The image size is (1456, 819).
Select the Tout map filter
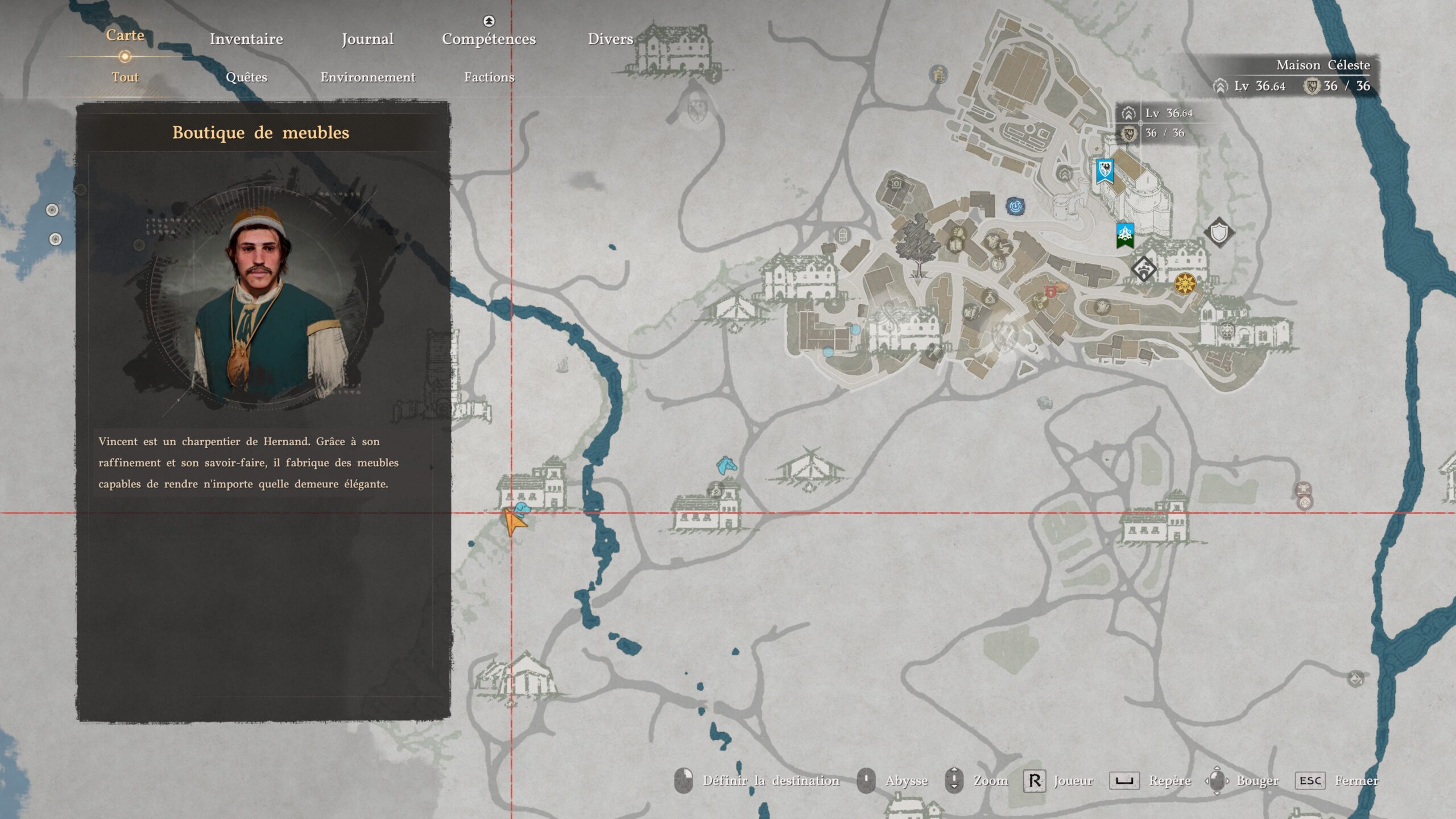[125, 77]
